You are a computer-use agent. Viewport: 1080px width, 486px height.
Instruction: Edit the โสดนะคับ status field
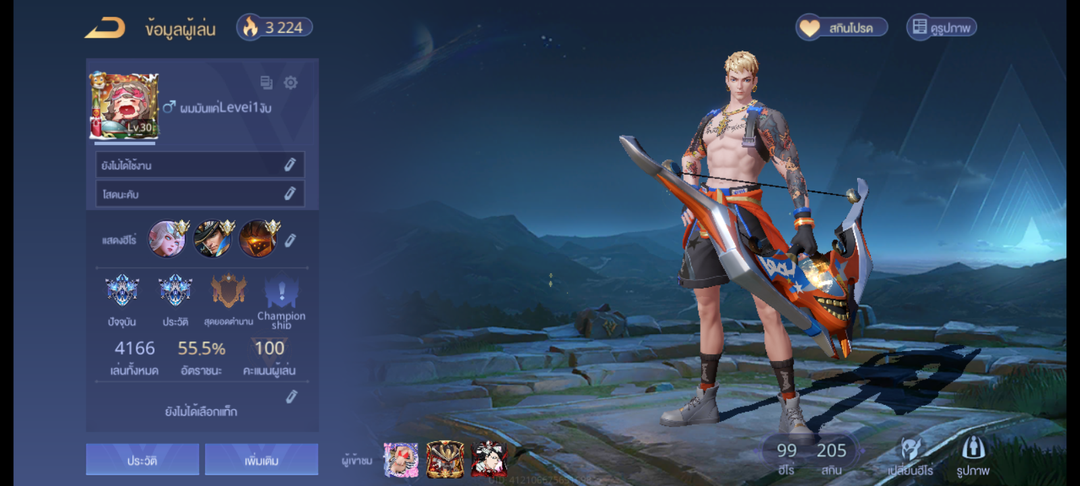point(289,193)
